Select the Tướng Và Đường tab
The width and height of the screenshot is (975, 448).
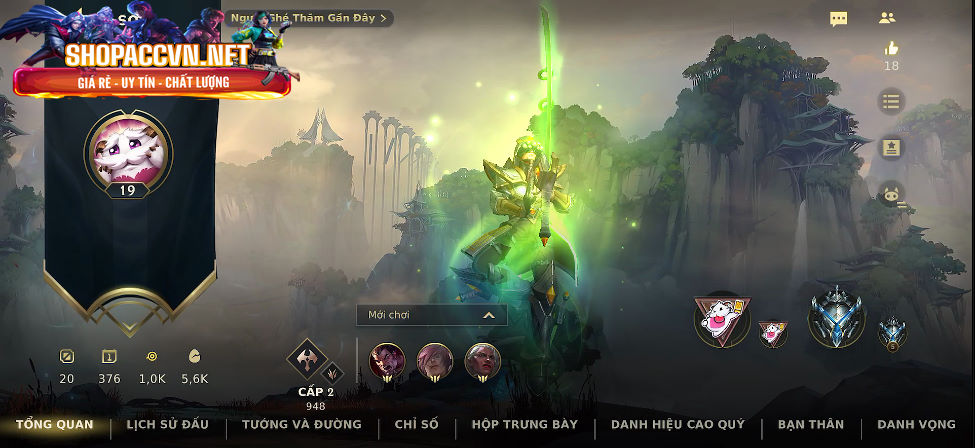[301, 425]
